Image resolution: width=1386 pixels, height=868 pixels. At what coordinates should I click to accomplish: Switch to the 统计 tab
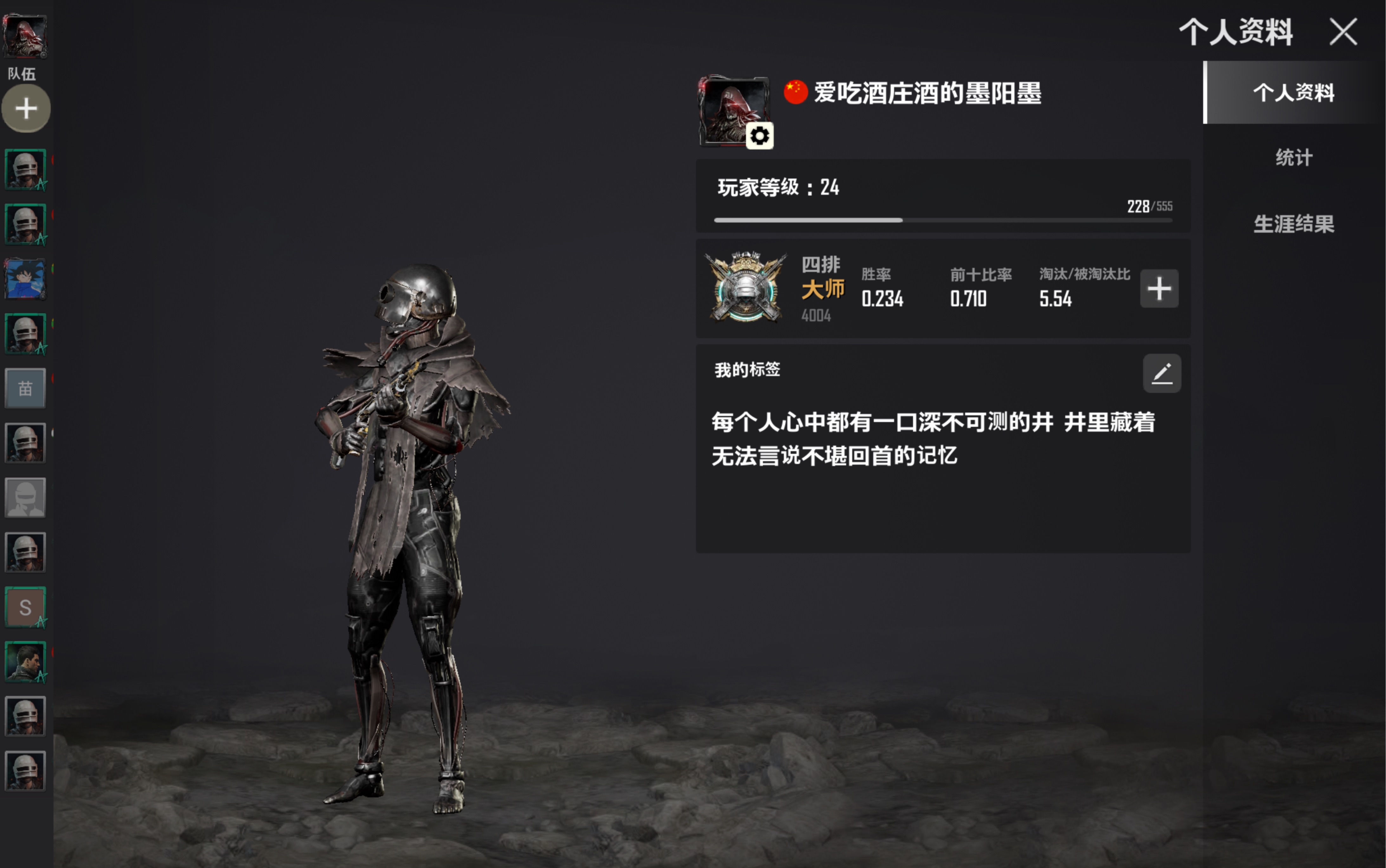[1294, 157]
